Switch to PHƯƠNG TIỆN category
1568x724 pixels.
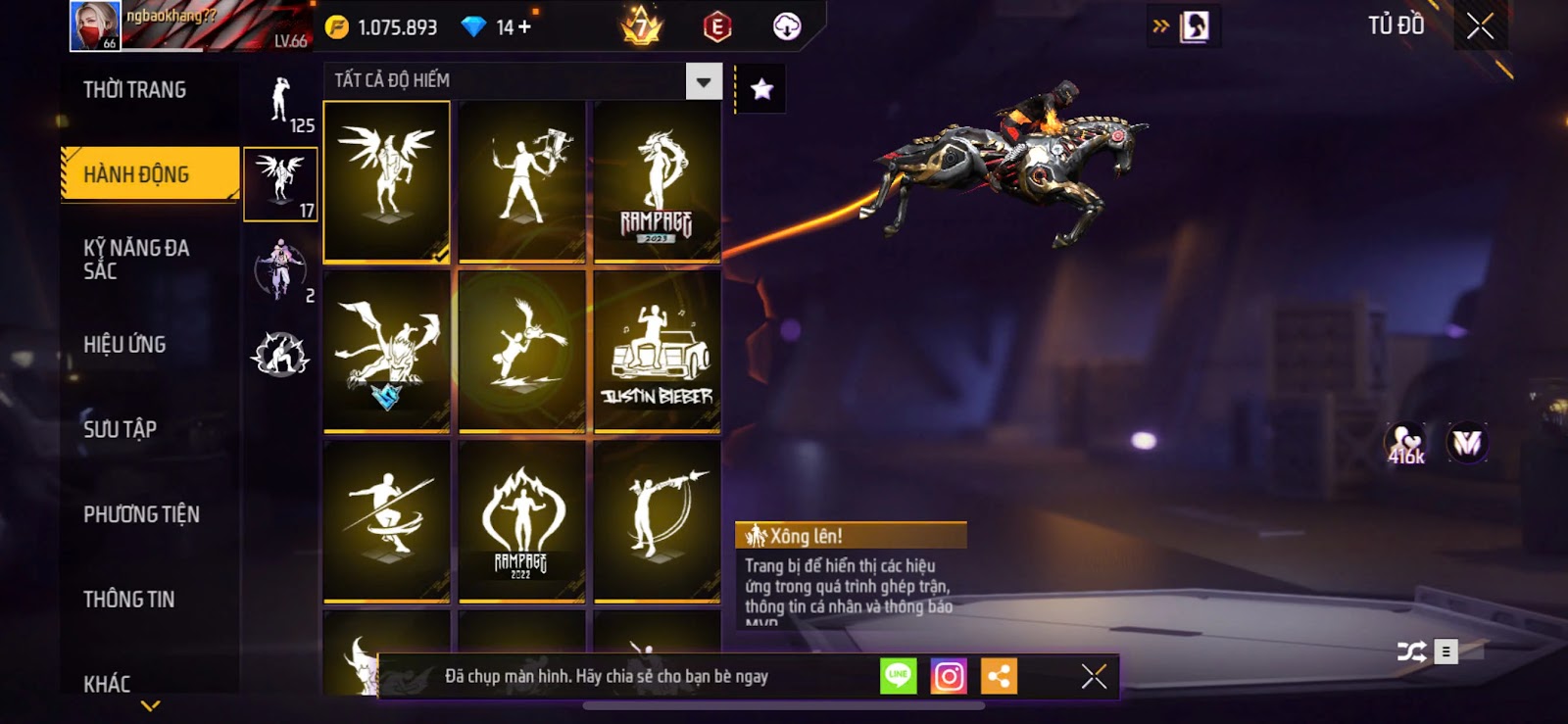coord(141,514)
